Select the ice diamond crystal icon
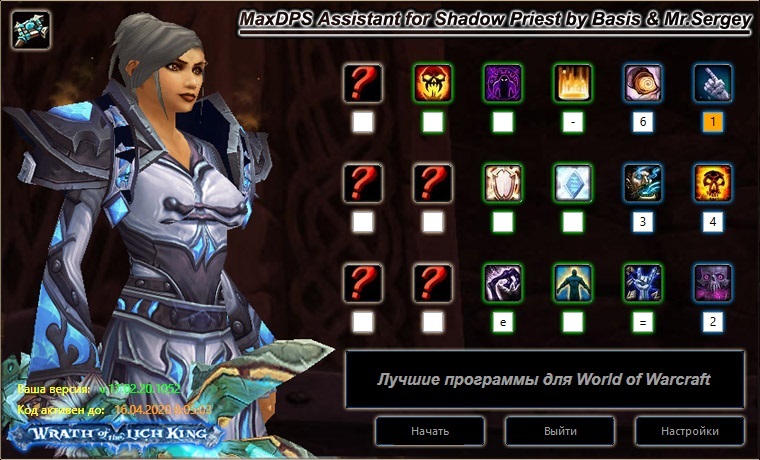Image resolution: width=760 pixels, height=460 pixels. (573, 184)
